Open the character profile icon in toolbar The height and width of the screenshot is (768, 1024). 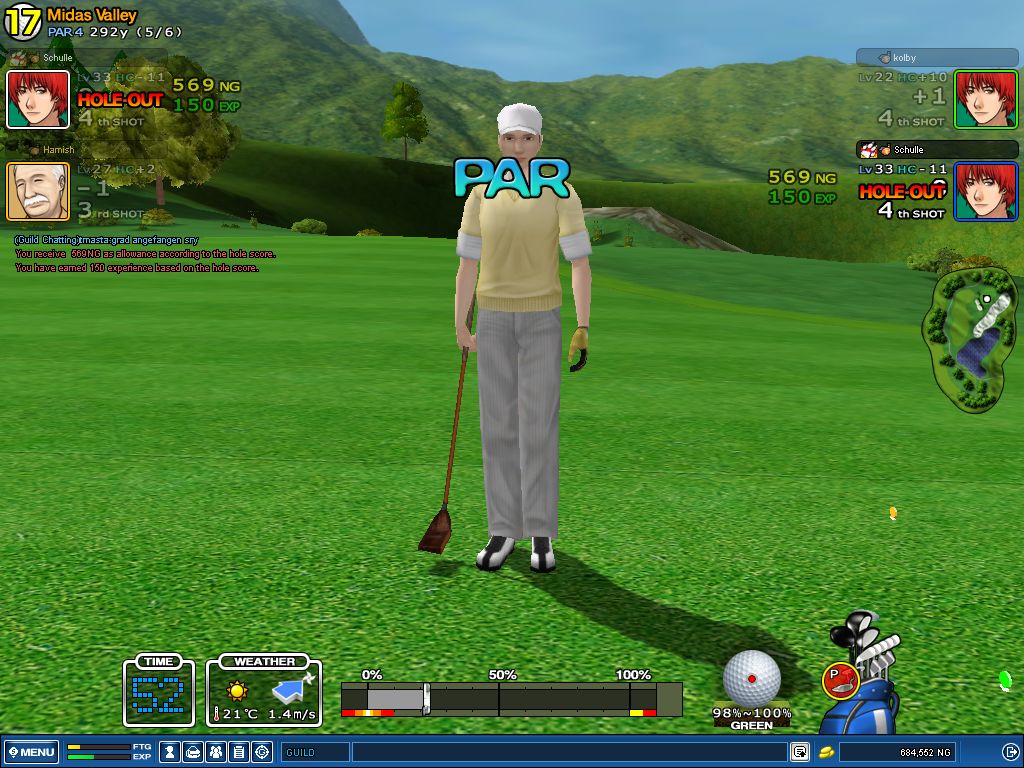[x=171, y=752]
